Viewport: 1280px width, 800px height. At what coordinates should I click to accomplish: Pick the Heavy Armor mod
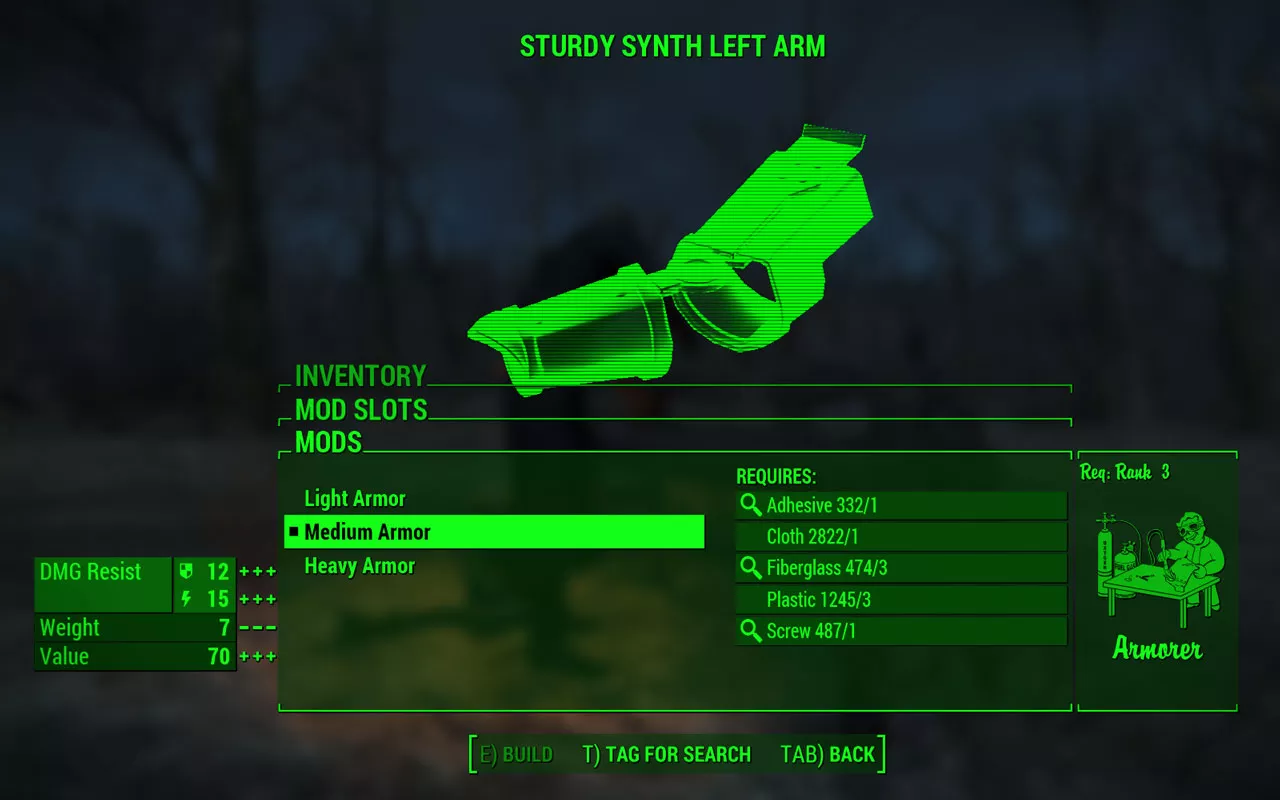click(359, 566)
